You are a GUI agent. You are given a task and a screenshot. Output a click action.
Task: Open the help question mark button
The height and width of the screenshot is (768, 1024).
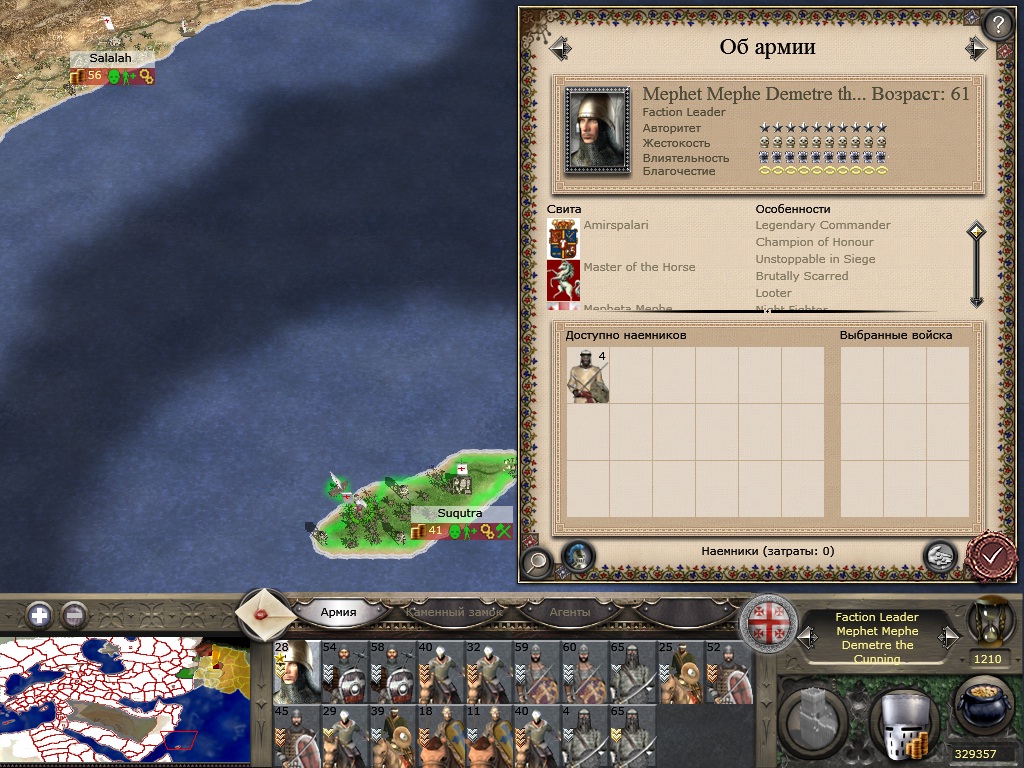tap(997, 24)
